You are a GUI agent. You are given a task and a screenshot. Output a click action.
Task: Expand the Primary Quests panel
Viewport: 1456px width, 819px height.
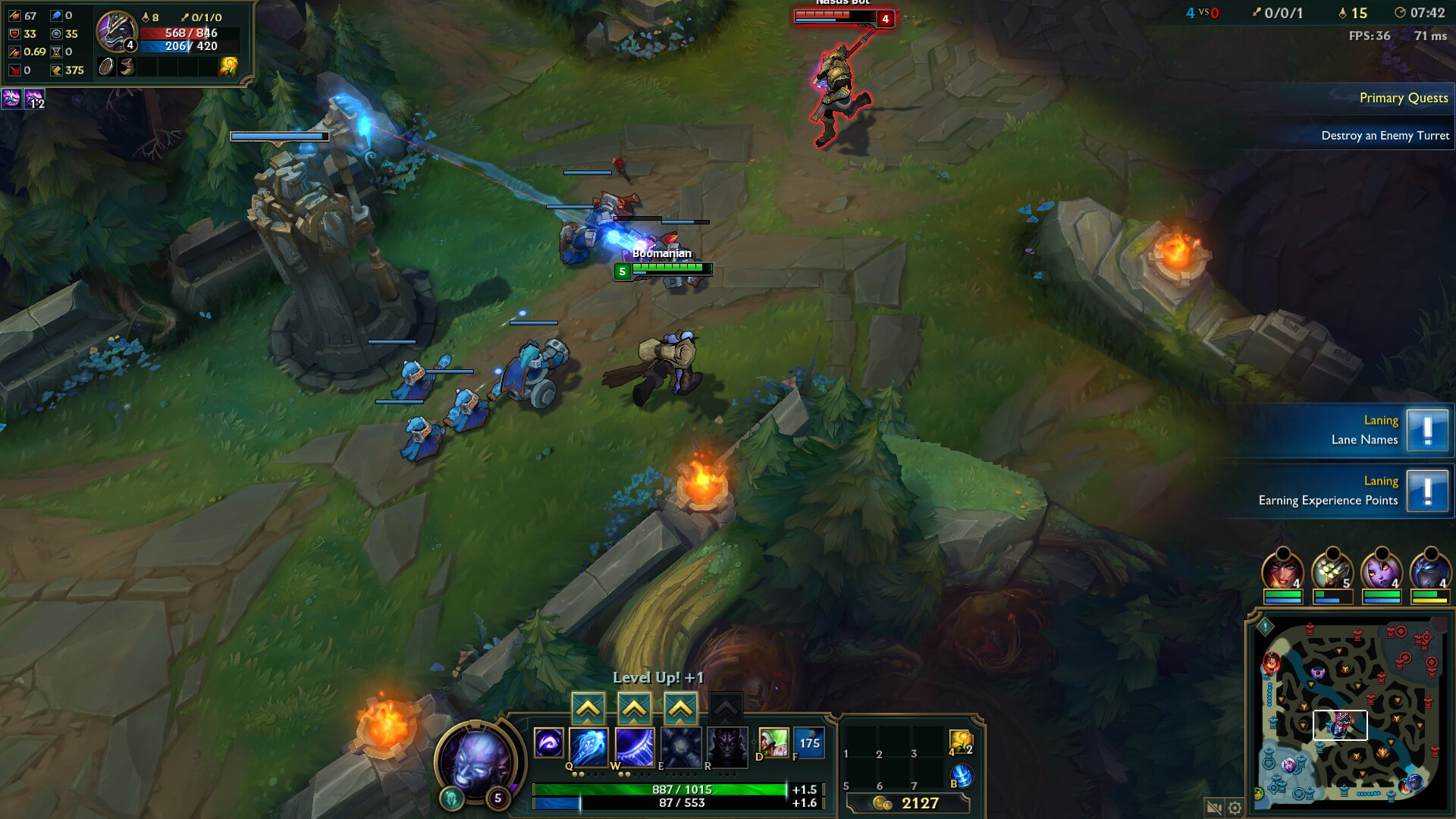(x=1404, y=98)
